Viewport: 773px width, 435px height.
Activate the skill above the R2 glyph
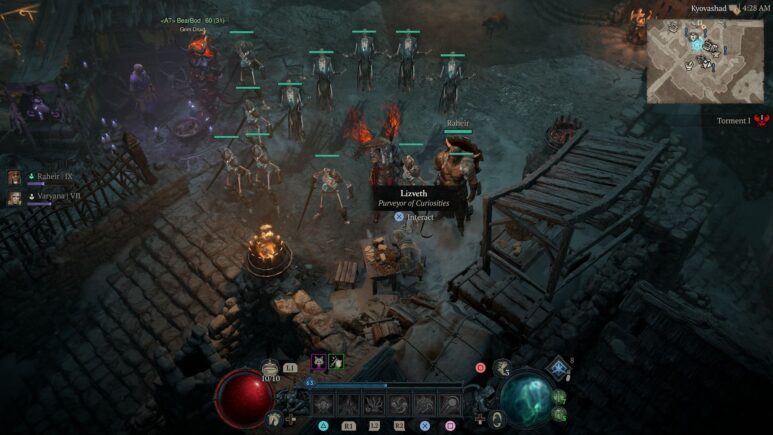399,405
